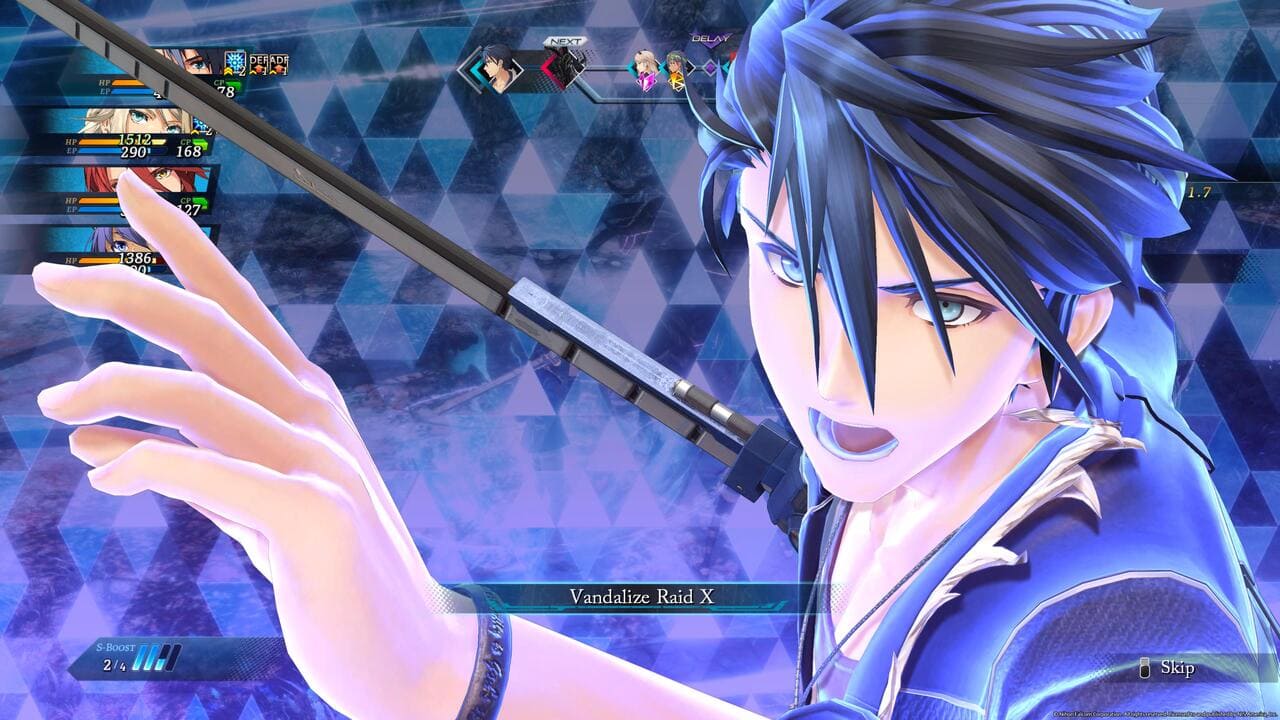The width and height of the screenshot is (1280, 720).
Task: Skip the Vandalize Raid X cutscene
Action: pyautogui.click(x=1168, y=668)
